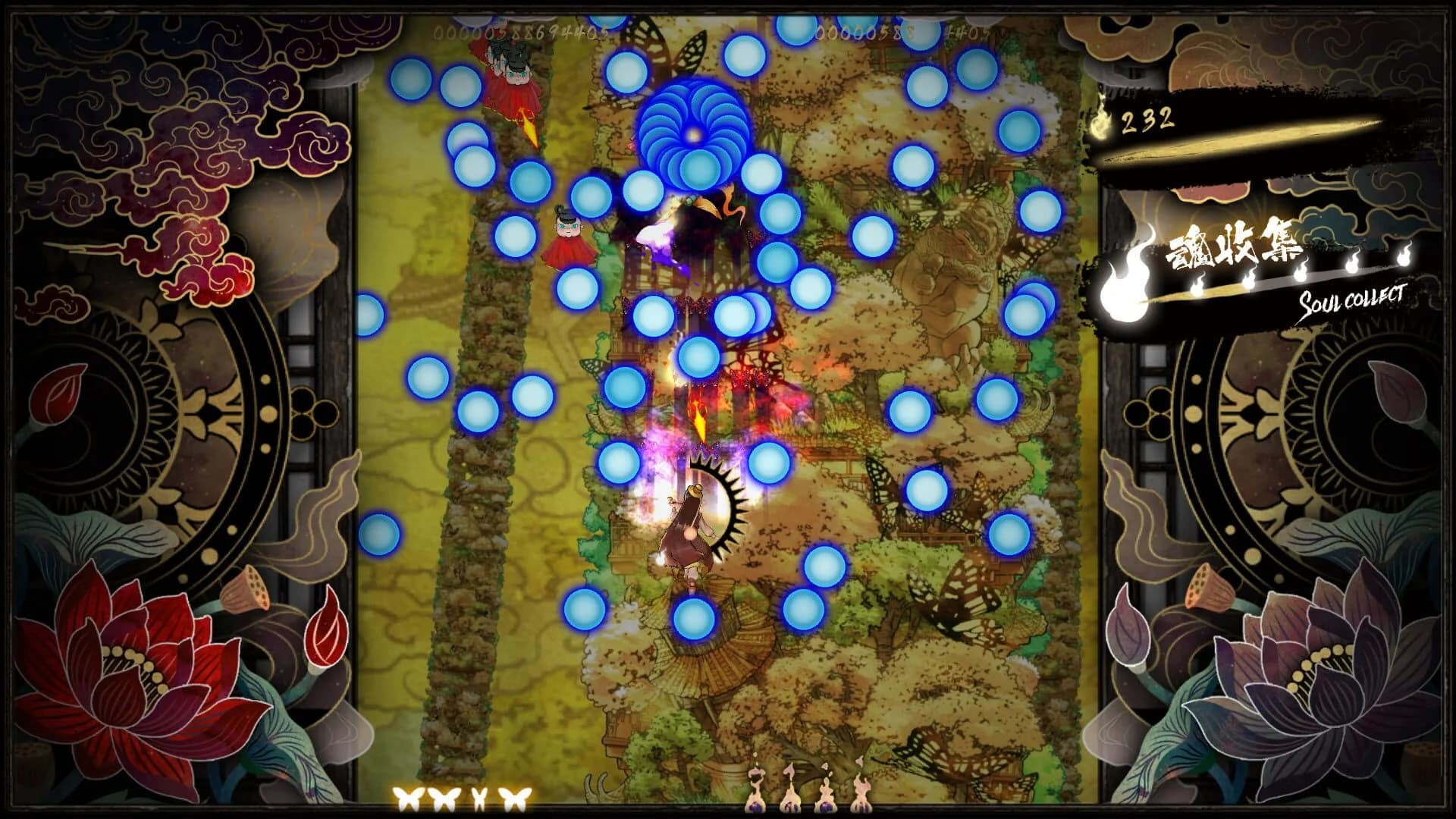The height and width of the screenshot is (819, 1456).
Task: Select the last purple bomb flame icon
Action: (x=861, y=798)
